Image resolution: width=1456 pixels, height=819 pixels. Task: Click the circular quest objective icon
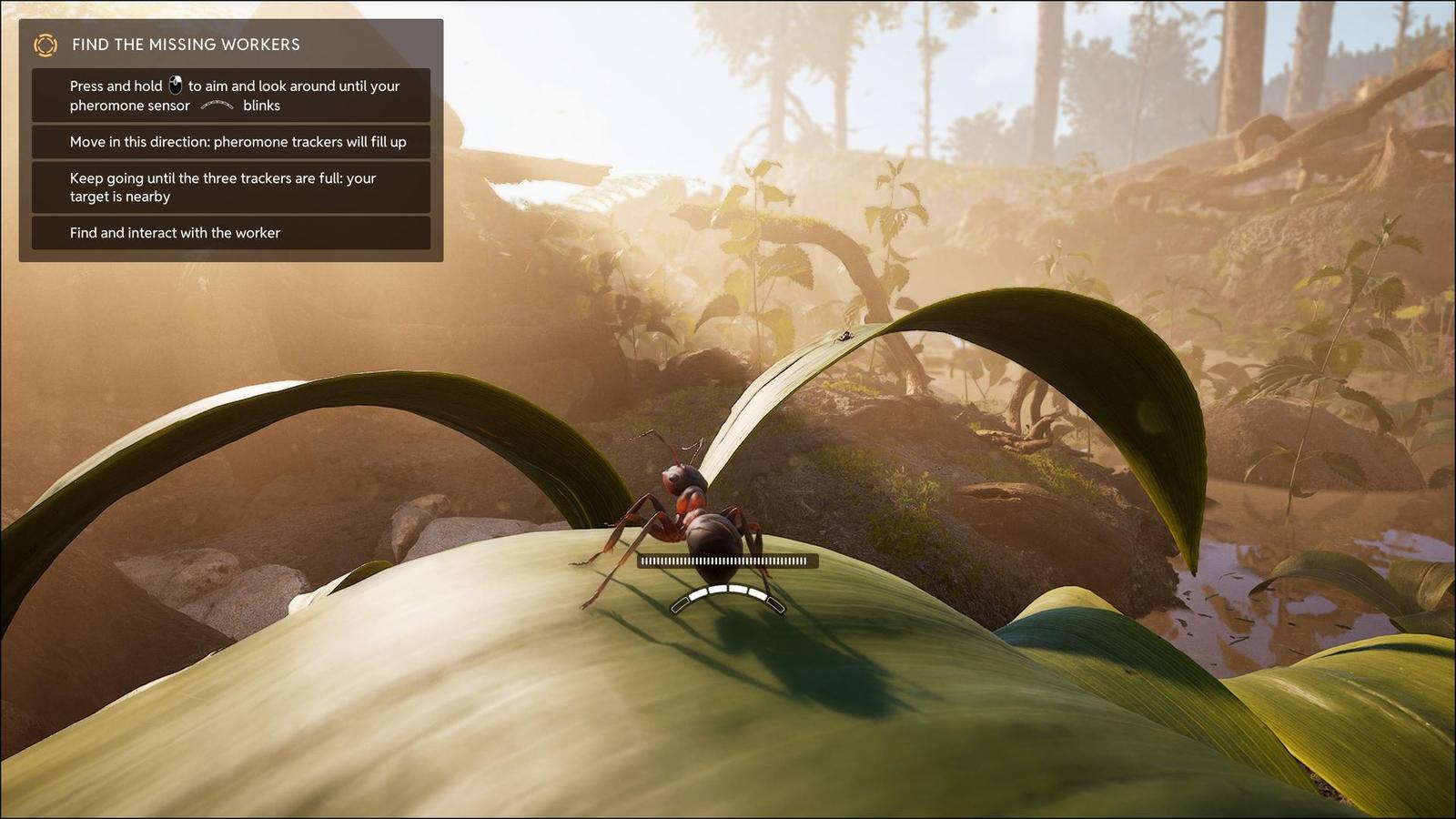[x=45, y=44]
